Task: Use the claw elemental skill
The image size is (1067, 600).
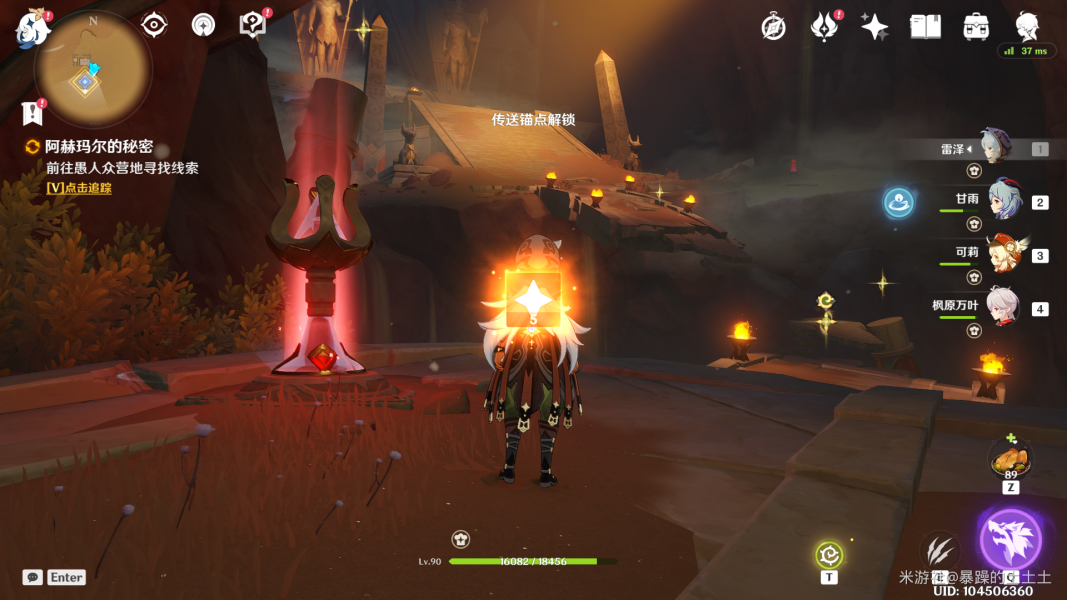Action: [940, 551]
